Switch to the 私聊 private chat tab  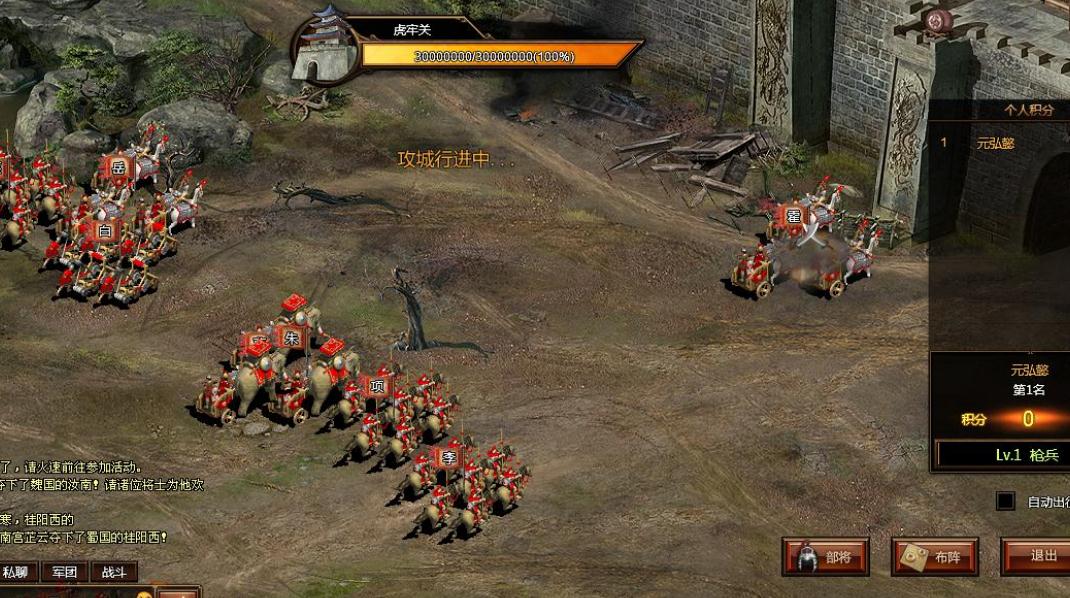[16, 572]
